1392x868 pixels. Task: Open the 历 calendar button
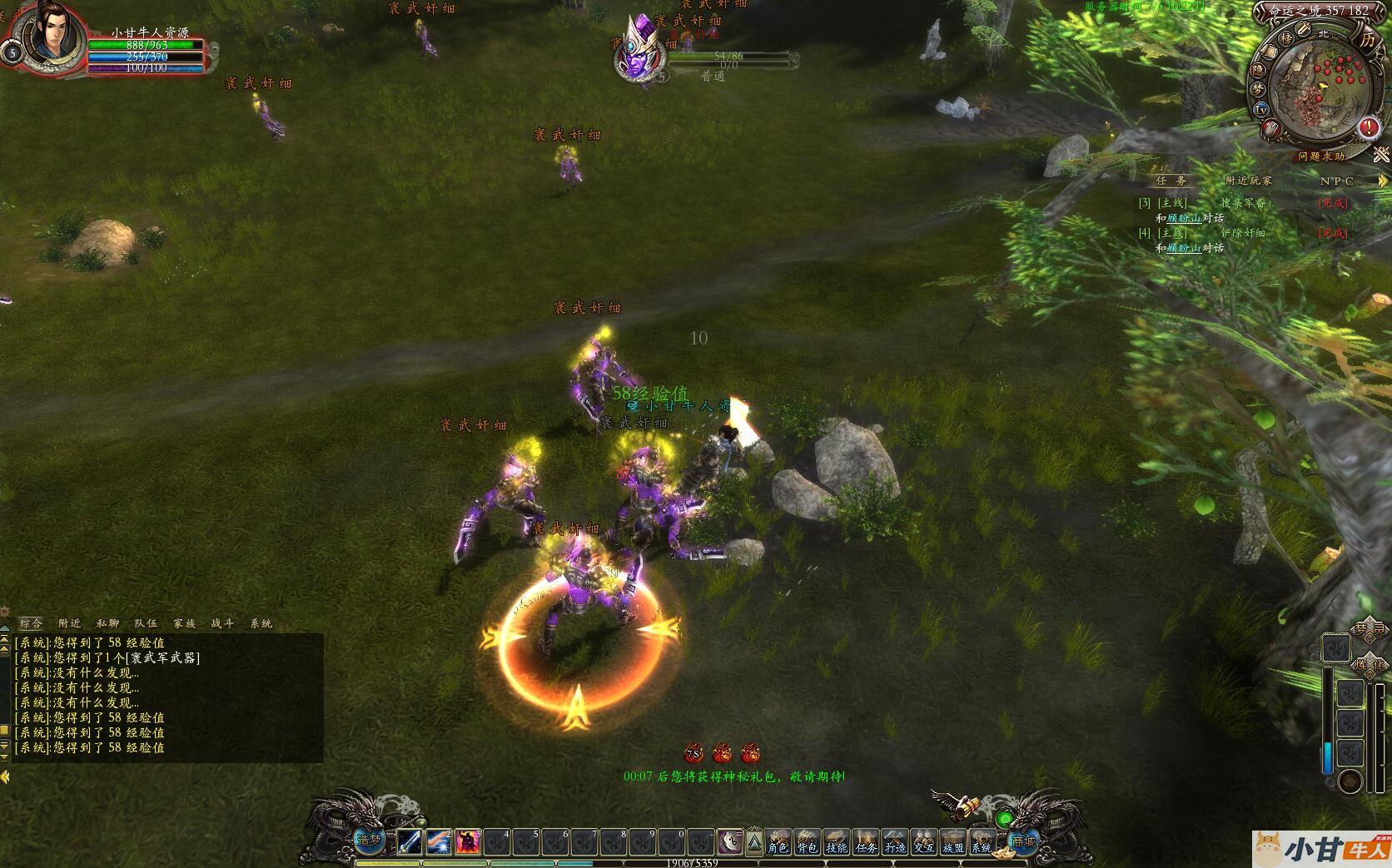click(x=1368, y=39)
